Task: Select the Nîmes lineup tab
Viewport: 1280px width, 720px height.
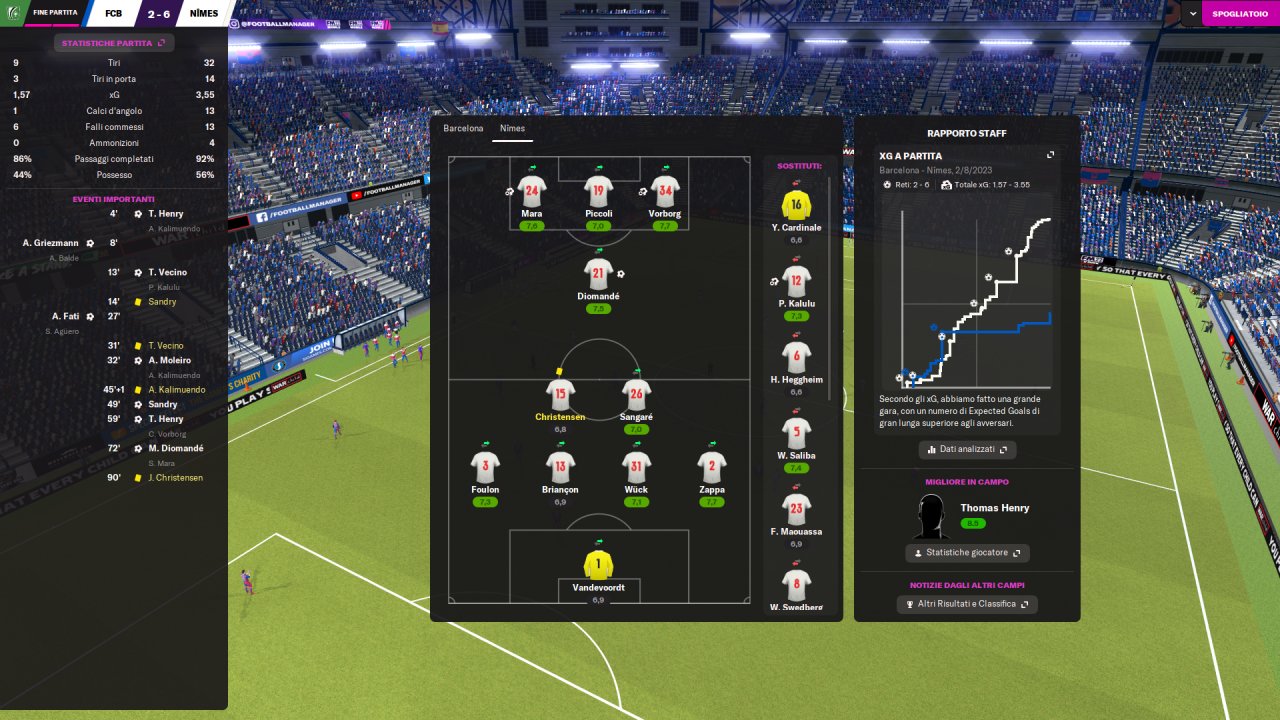Action: 512,129
